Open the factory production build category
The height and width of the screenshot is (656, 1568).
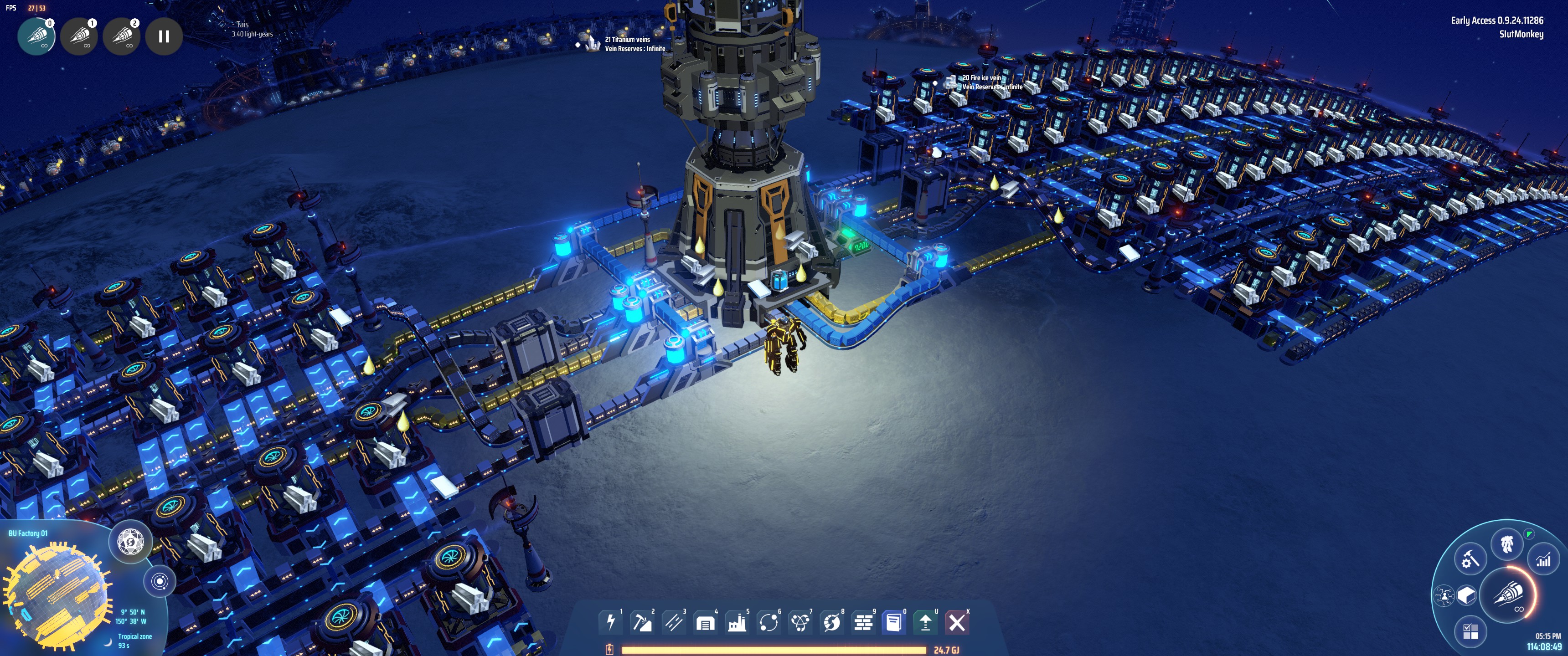[x=737, y=623]
